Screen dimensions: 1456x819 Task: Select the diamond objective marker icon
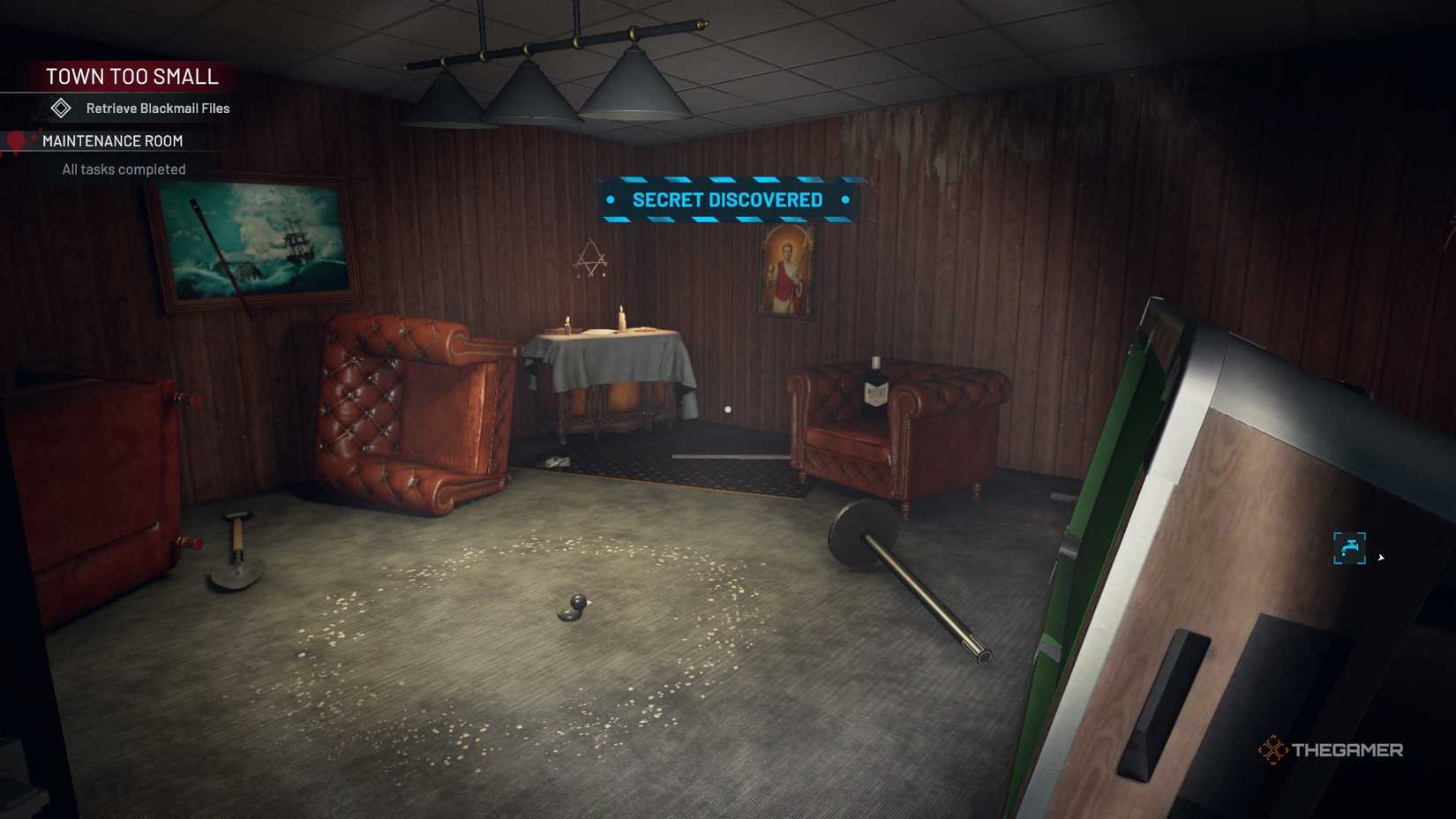60,109
